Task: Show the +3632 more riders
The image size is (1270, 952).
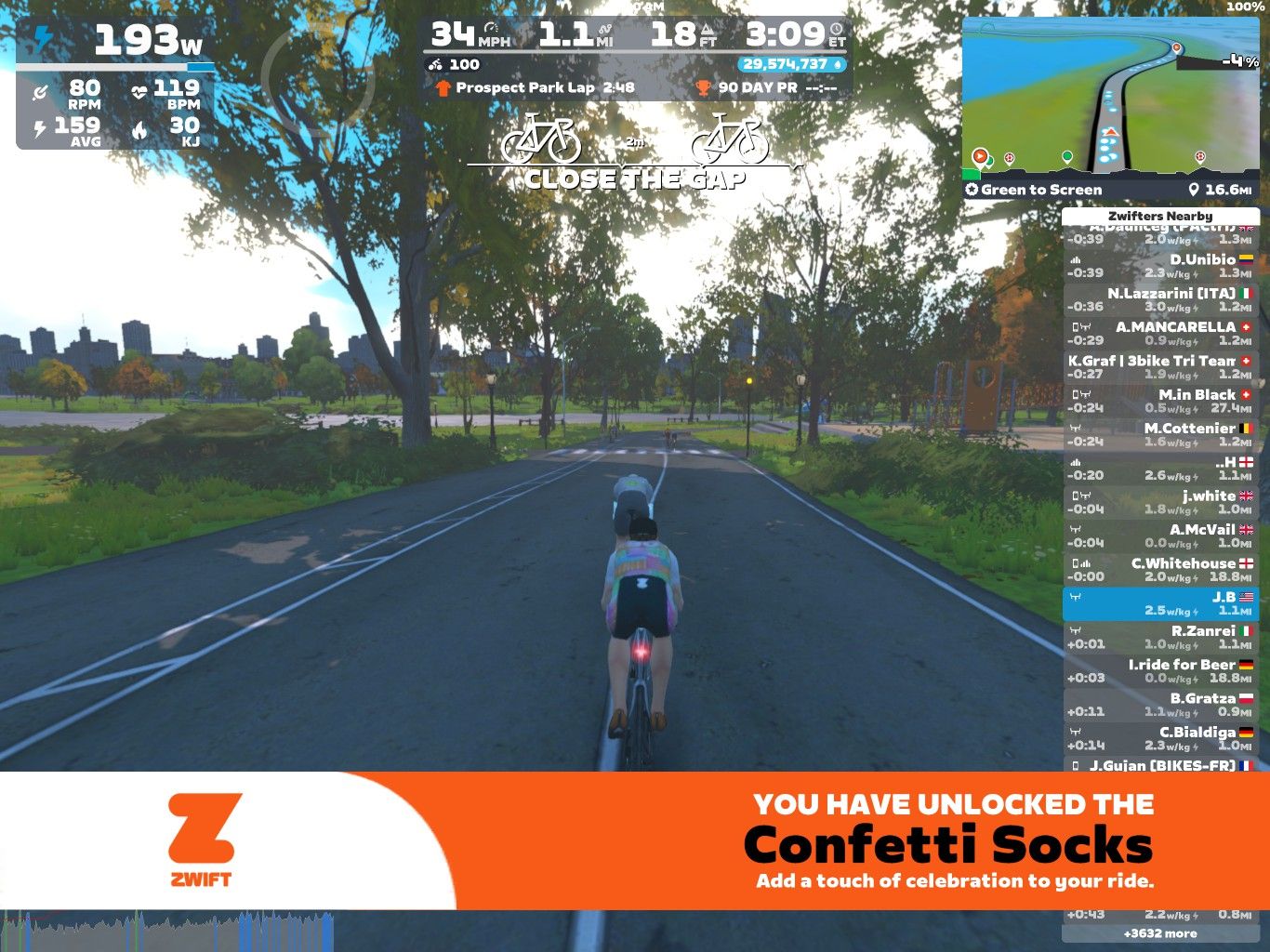Action: point(1160,933)
